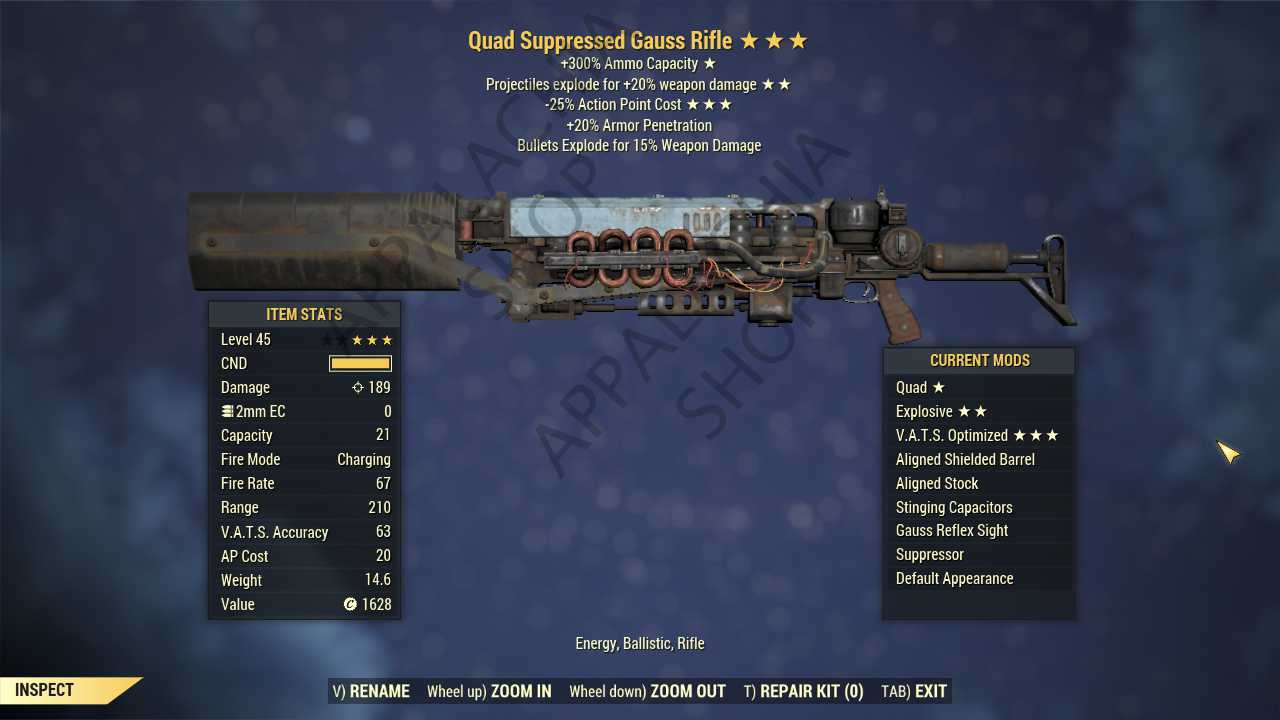Click ZOOM IN on the bottom bar
The width and height of the screenshot is (1280, 720).
click(490, 691)
